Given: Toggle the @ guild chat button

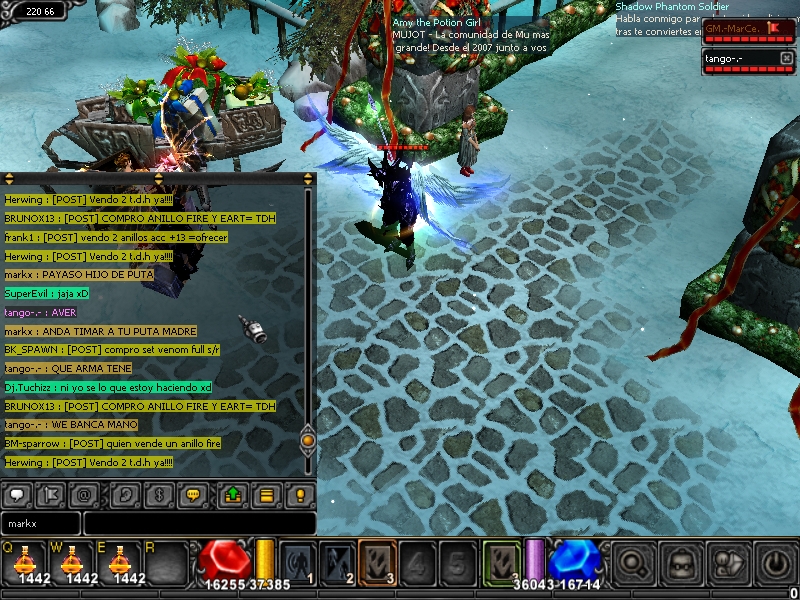Looking at the screenshot, I should pyautogui.click(x=85, y=494).
